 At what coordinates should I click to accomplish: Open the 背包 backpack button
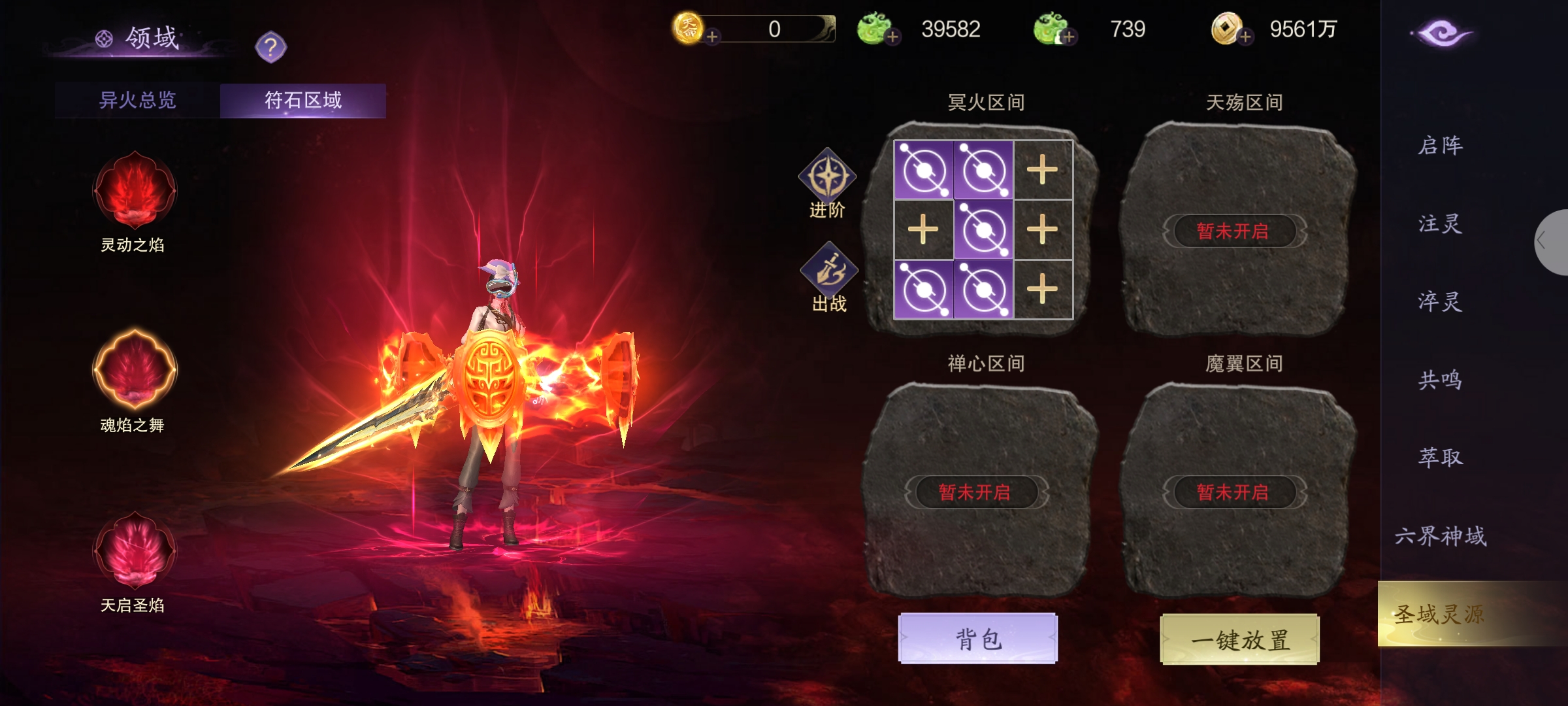tap(977, 638)
